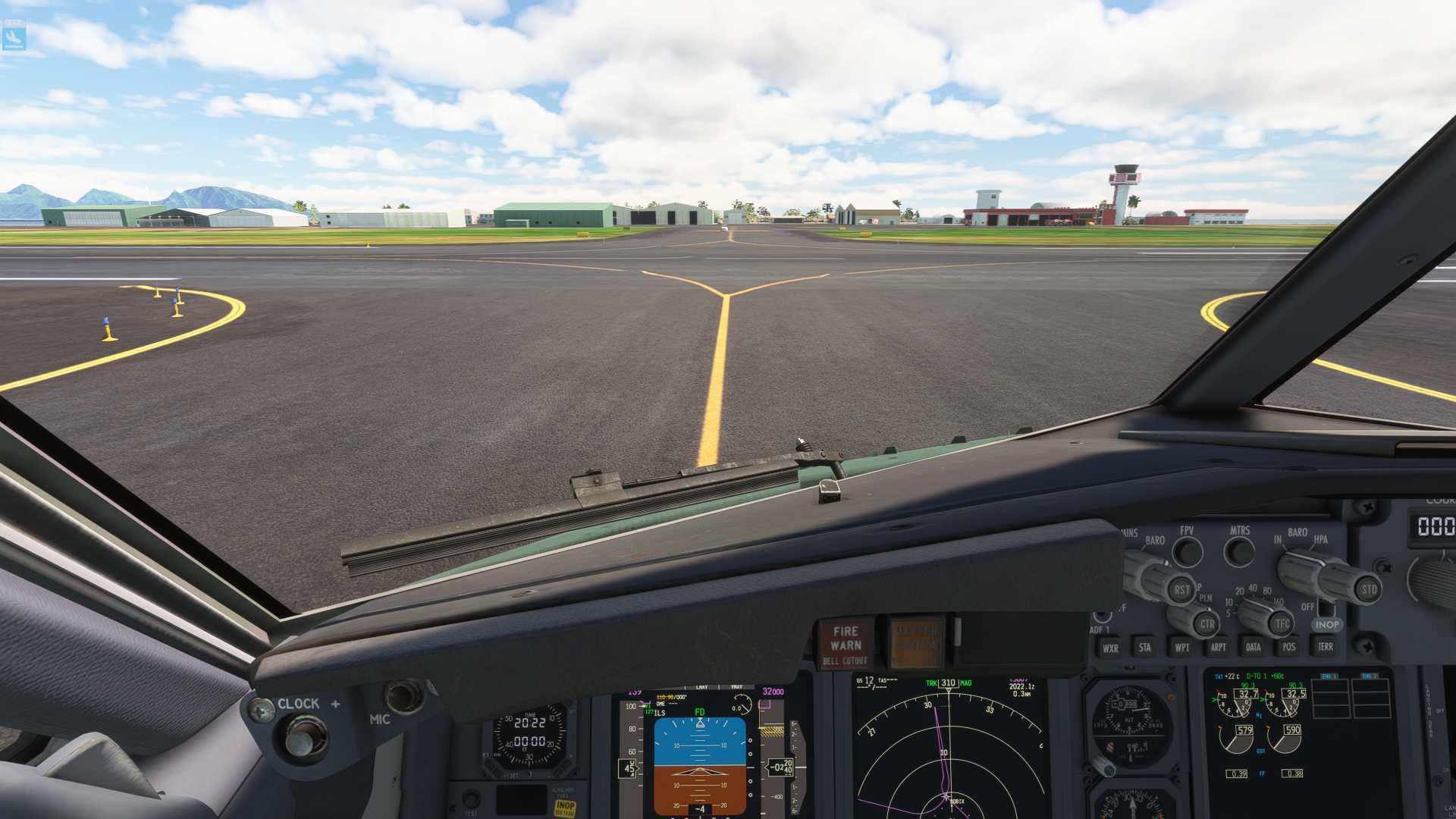Click the TFC traffic button on range knob
The height and width of the screenshot is (819, 1456).
pos(1282,624)
